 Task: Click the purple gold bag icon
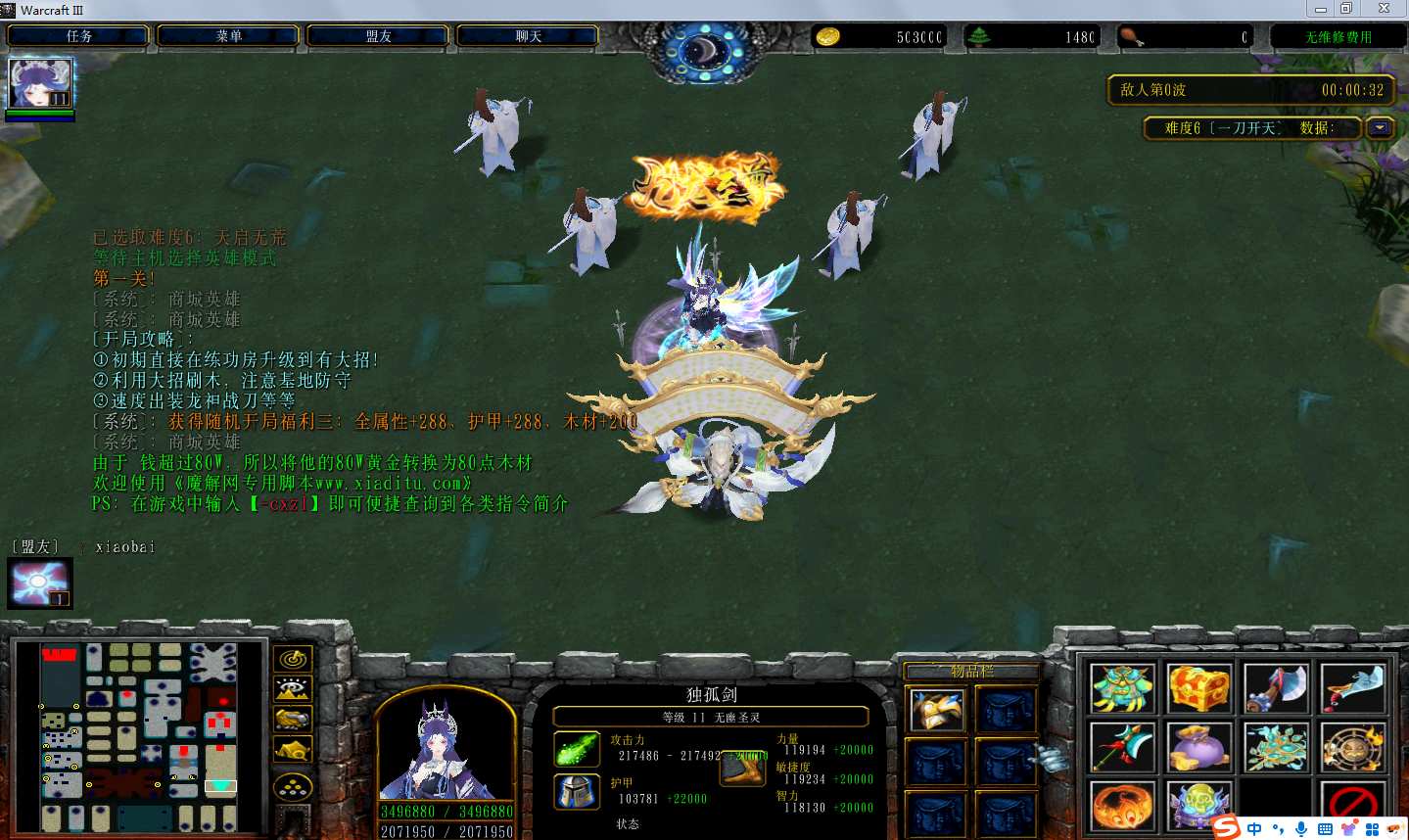(x=1198, y=749)
